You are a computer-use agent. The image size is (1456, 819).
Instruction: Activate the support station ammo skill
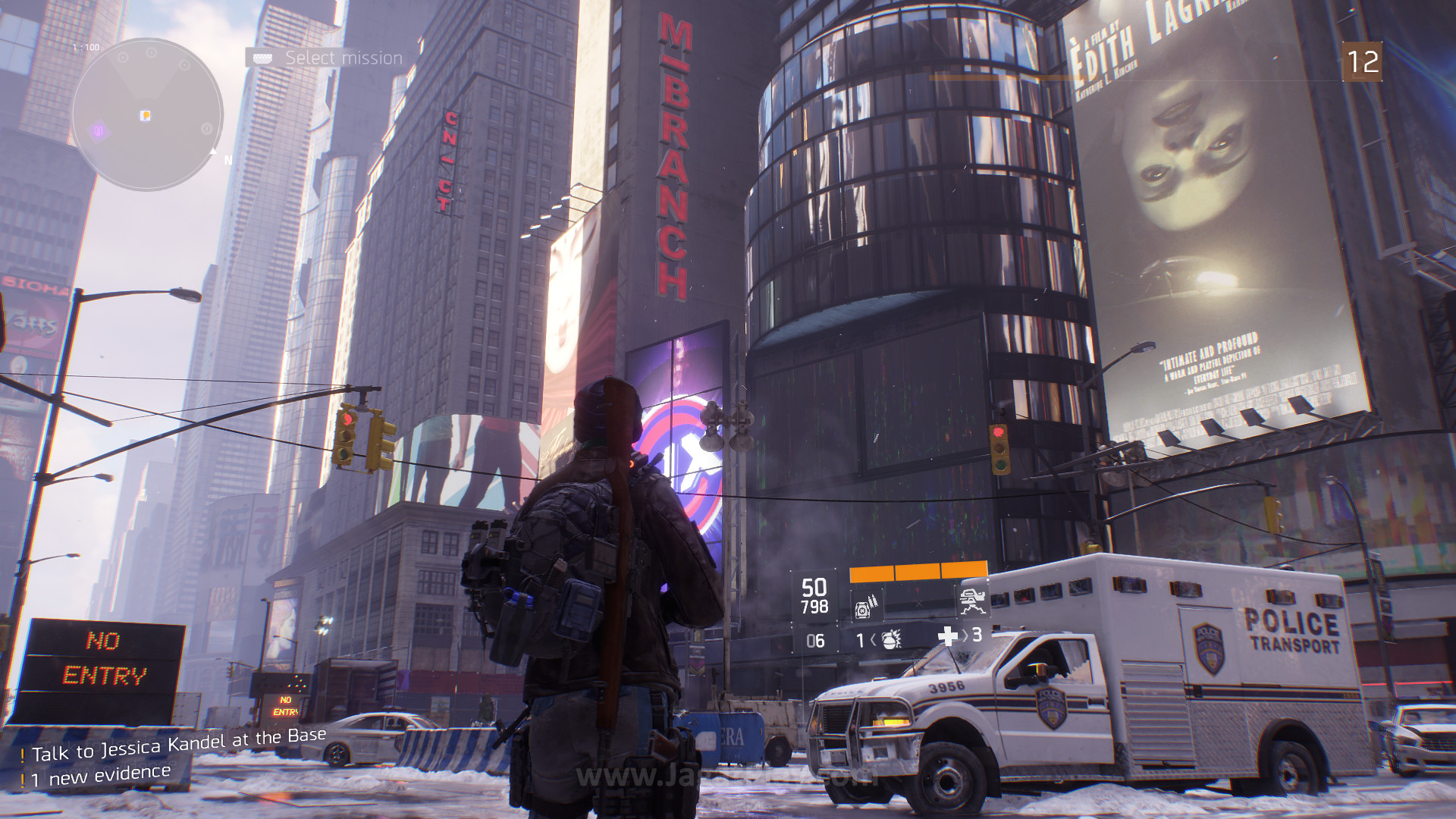(x=867, y=606)
